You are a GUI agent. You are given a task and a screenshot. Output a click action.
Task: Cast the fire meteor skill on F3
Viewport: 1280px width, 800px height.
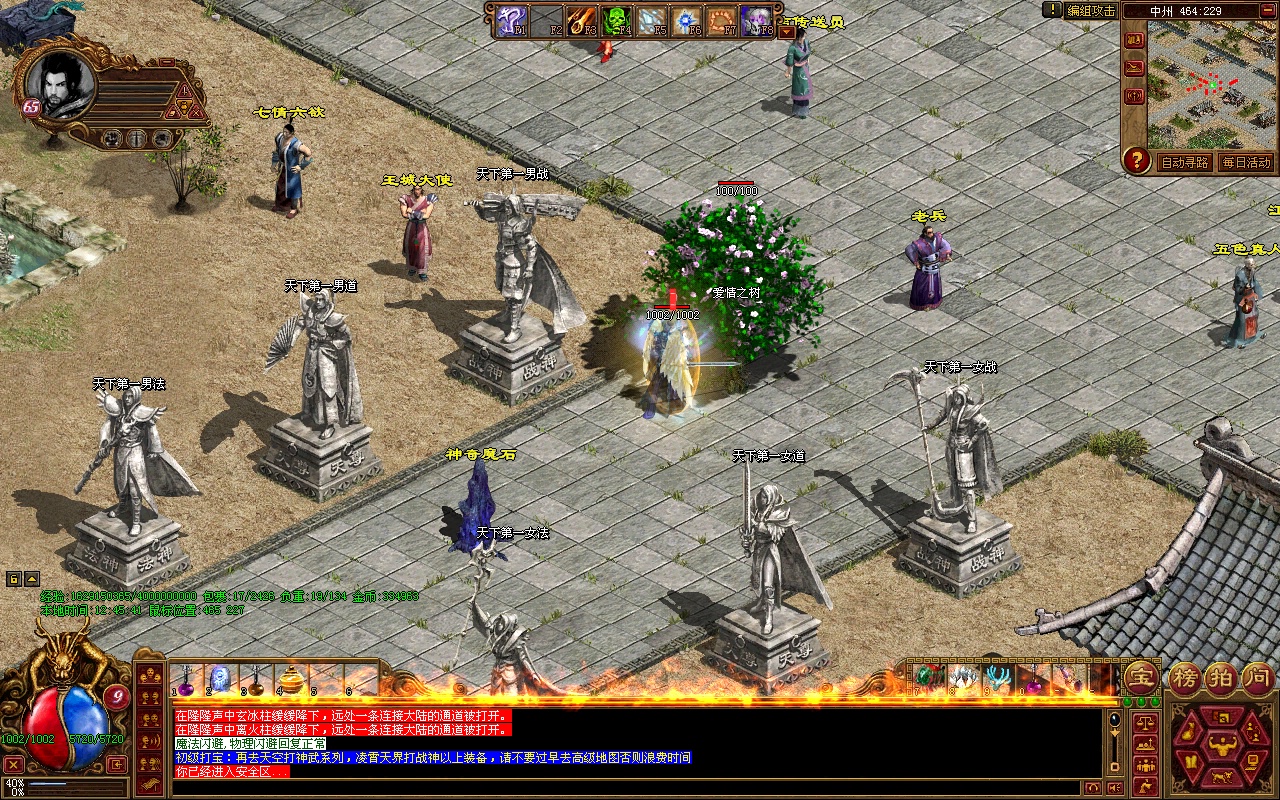(582, 20)
